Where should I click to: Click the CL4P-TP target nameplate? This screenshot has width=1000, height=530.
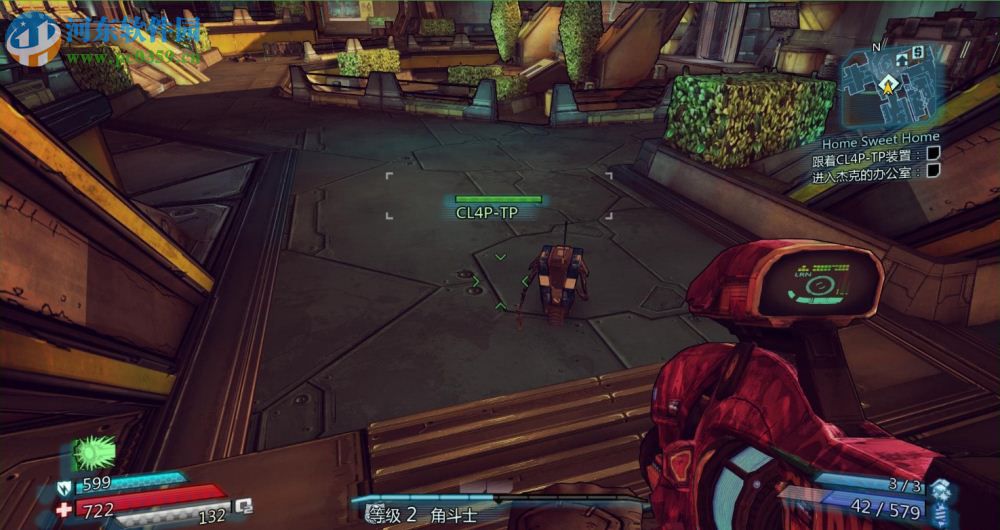pyautogui.click(x=486, y=212)
